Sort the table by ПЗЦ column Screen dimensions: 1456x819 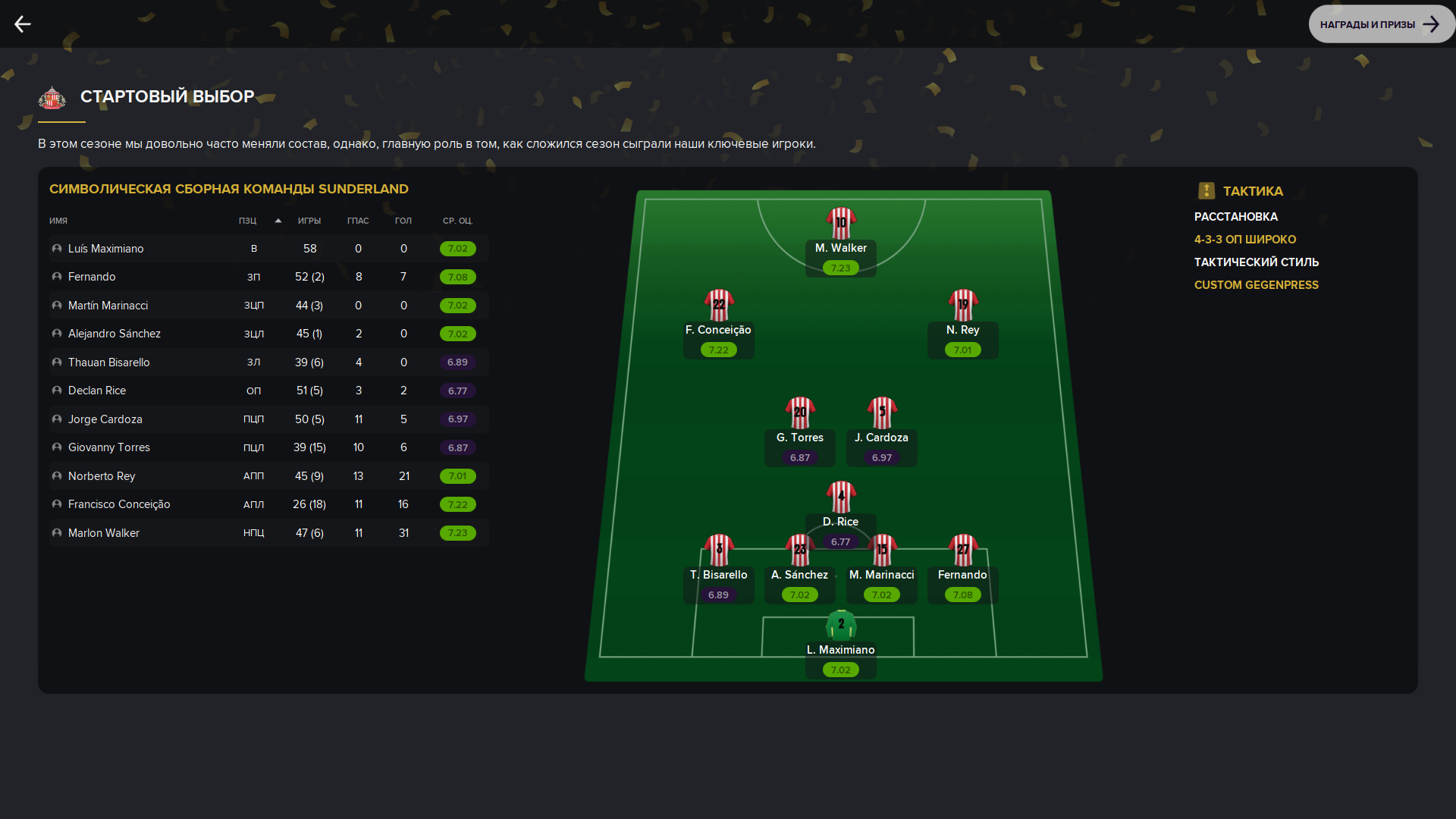pos(247,221)
